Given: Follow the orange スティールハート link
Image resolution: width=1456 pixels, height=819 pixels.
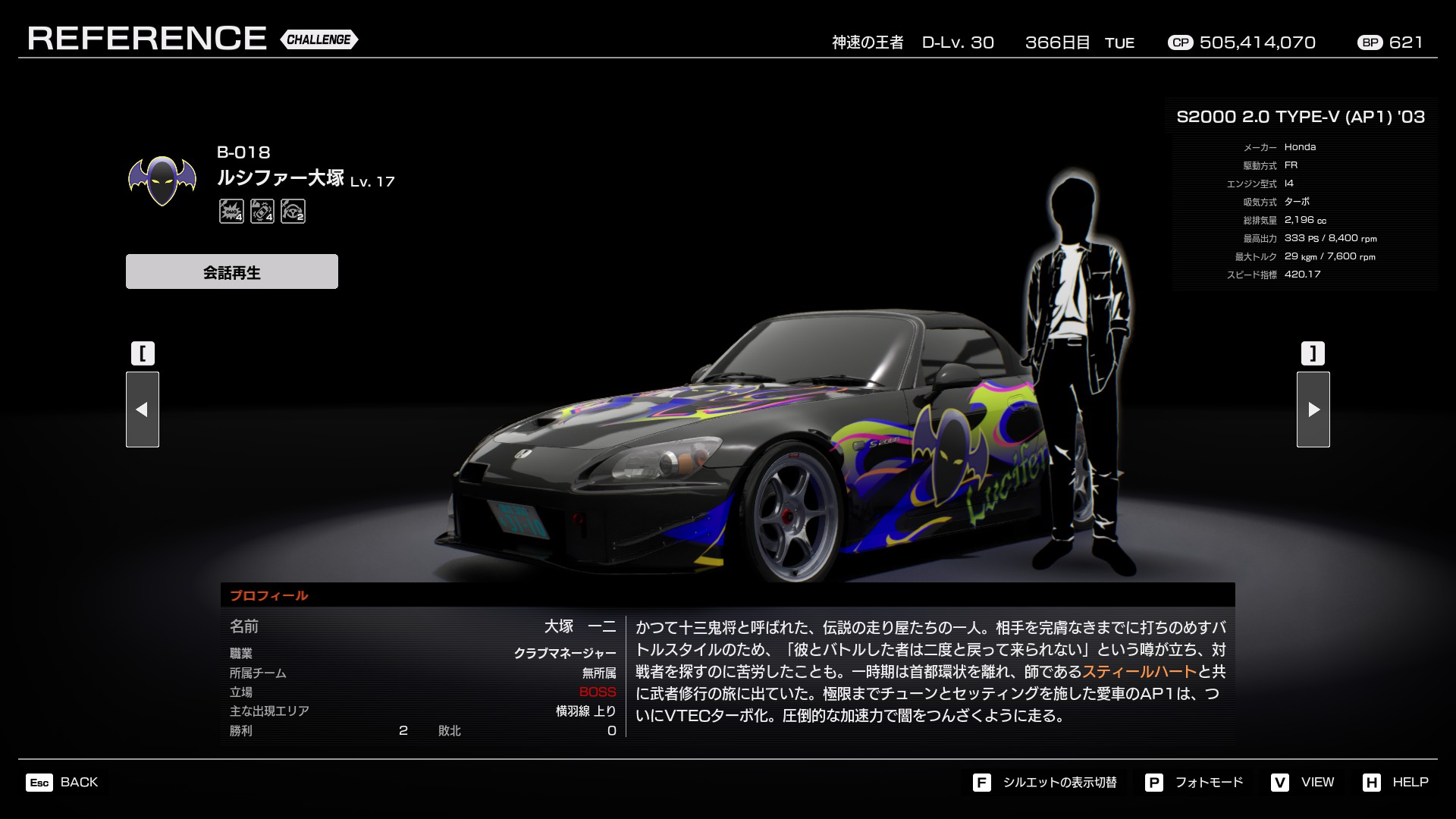Looking at the screenshot, I should 1139,672.
